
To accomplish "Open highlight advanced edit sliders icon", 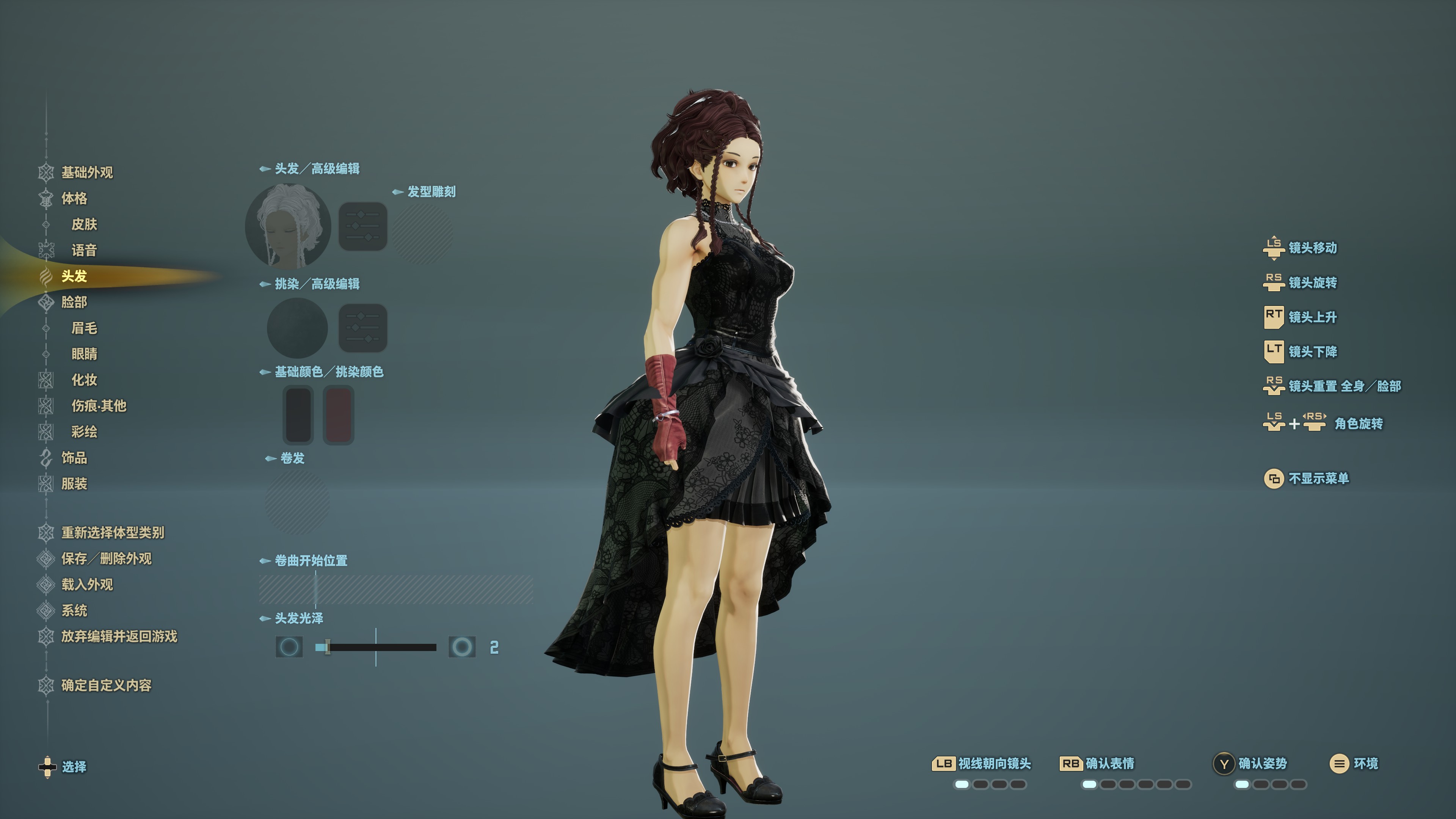I will point(363,328).
